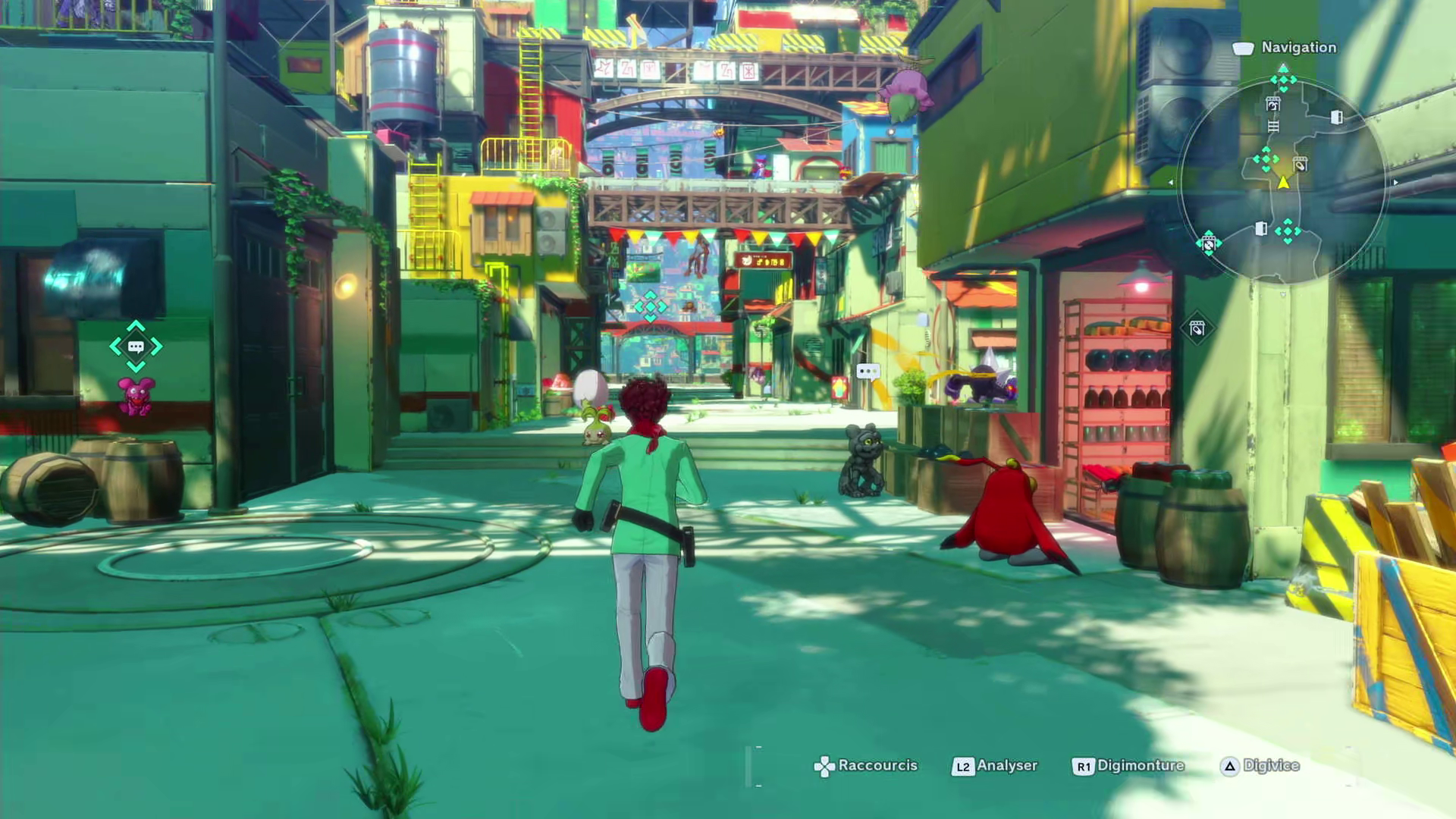1456x819 pixels.
Task: Click the pill shop marker on minimap
Action: click(1300, 165)
